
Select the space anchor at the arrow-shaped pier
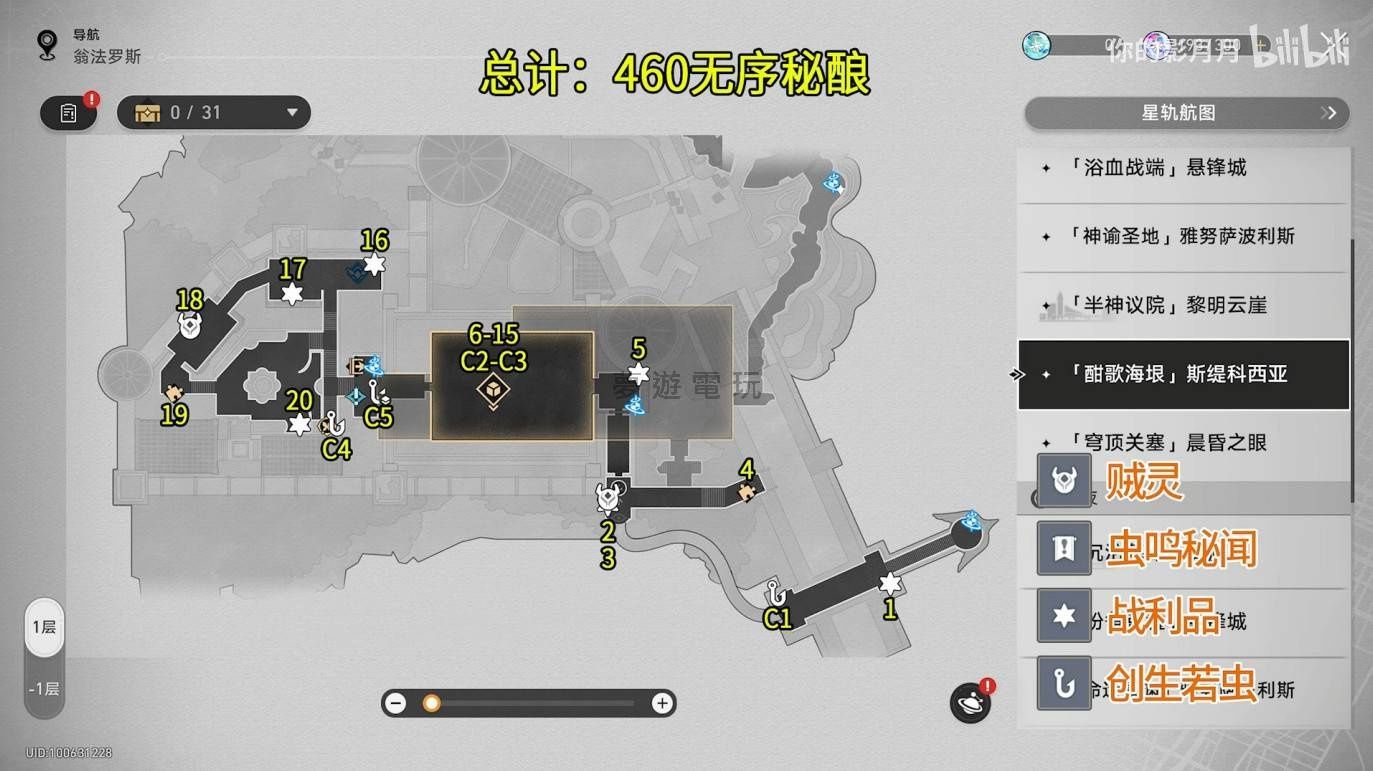point(972,521)
